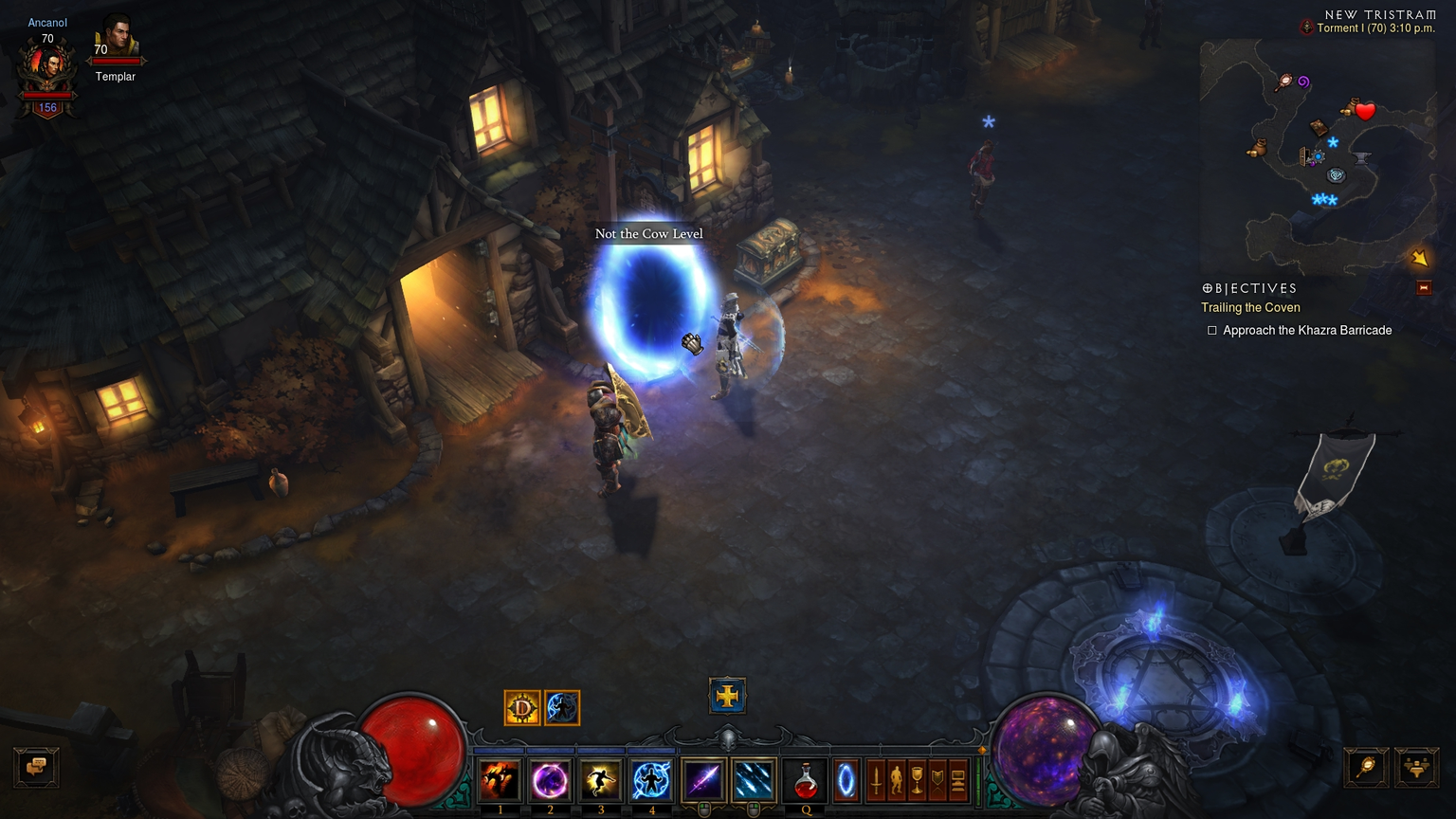Select the Trailing the Coven quest title
1456x819 pixels.
point(1250,307)
